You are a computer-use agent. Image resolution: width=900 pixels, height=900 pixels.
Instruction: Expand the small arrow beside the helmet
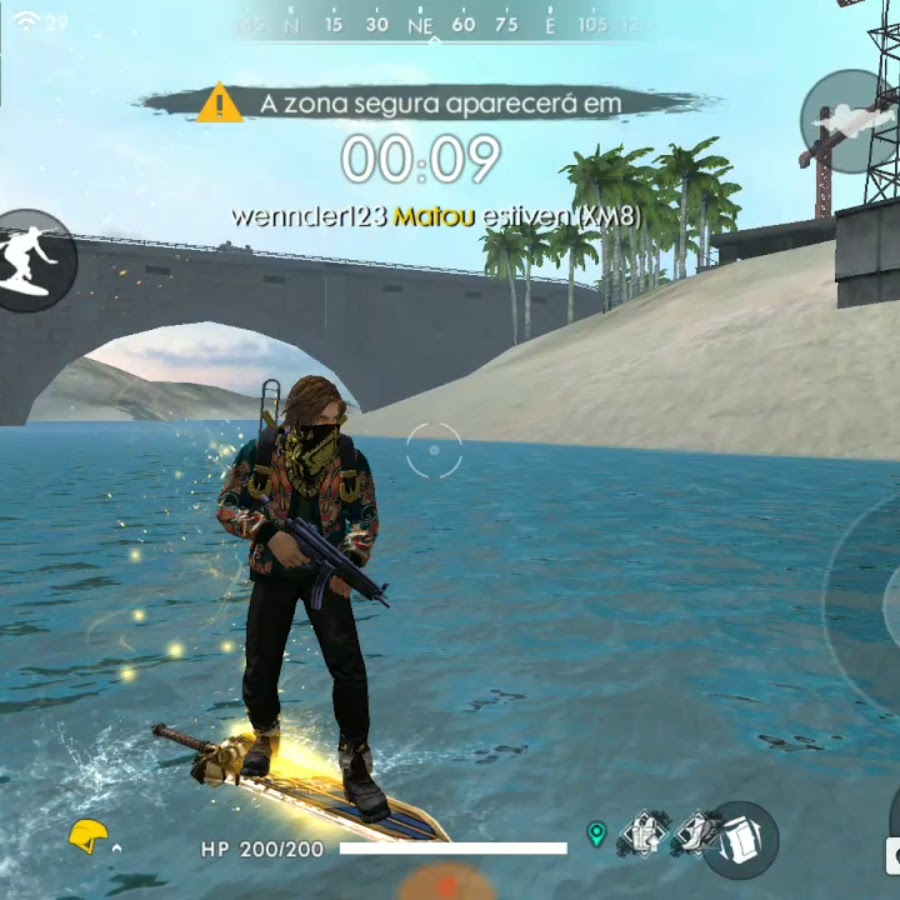coord(118,848)
